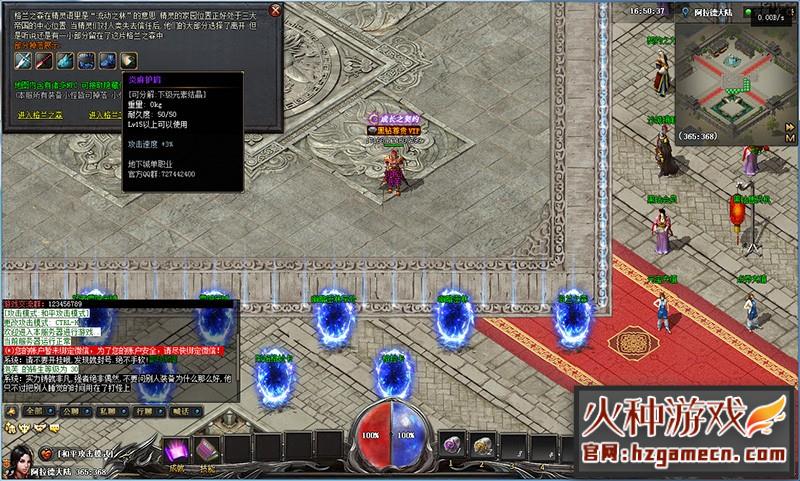Switch chat to the 喊话 channel
This screenshot has height=481, width=800.
[x=180, y=411]
